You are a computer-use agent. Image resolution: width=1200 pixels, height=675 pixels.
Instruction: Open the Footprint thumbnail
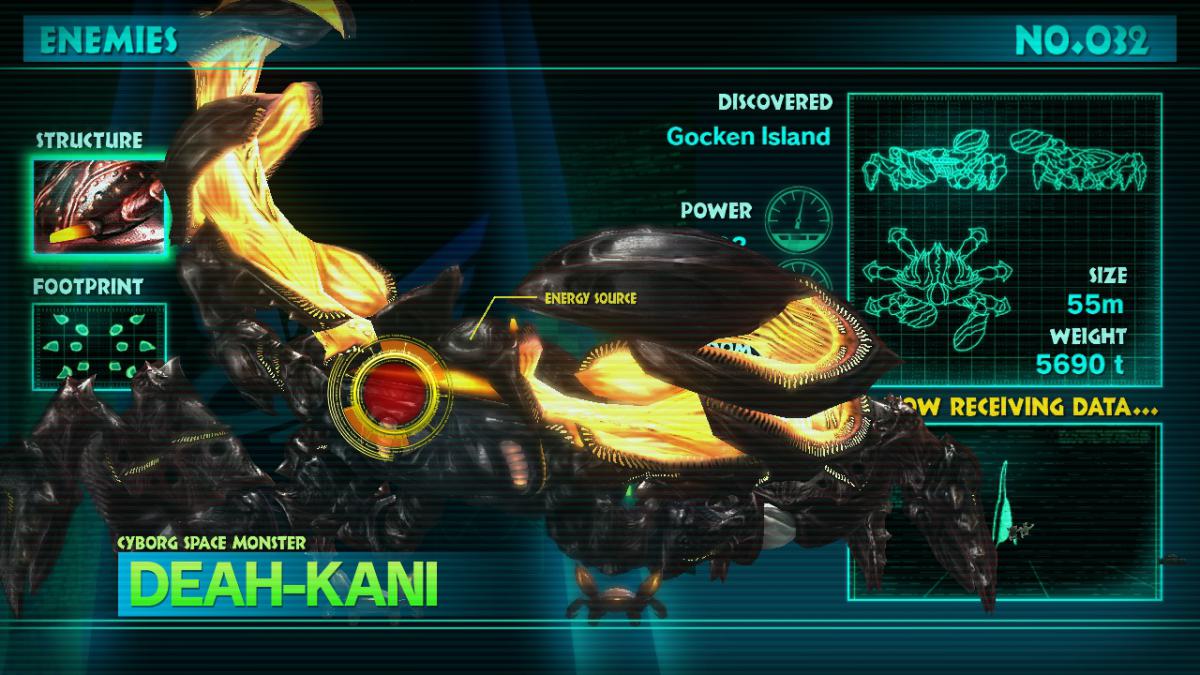(98, 345)
